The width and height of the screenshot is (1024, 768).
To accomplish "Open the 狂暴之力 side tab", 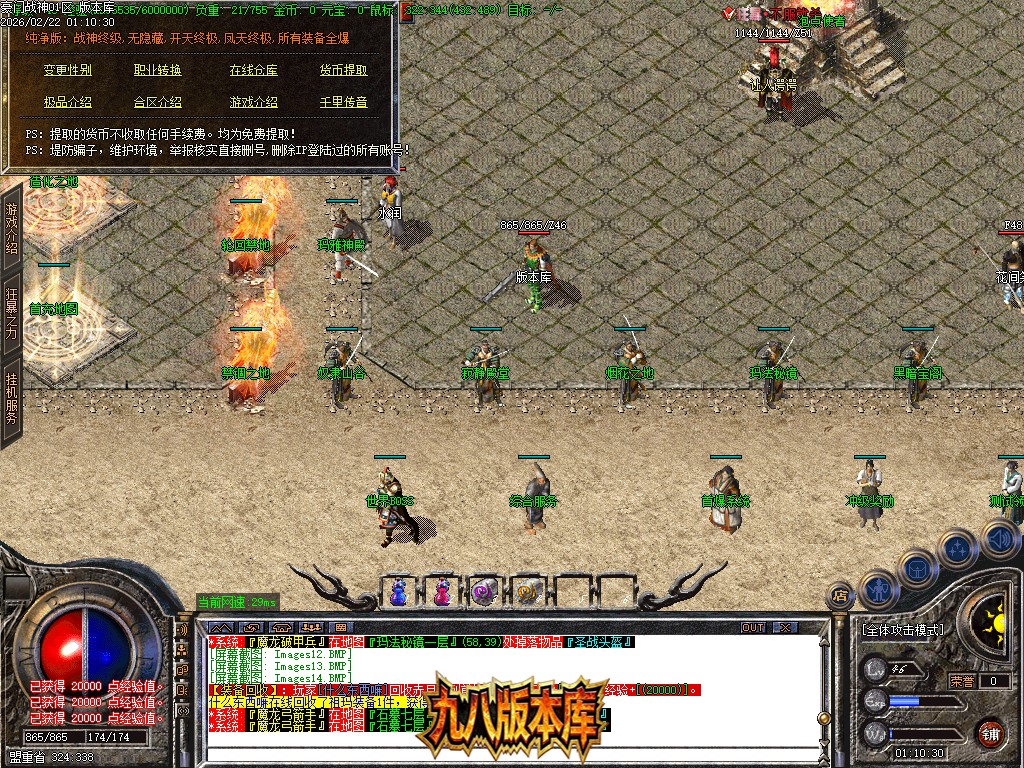I will [12, 312].
